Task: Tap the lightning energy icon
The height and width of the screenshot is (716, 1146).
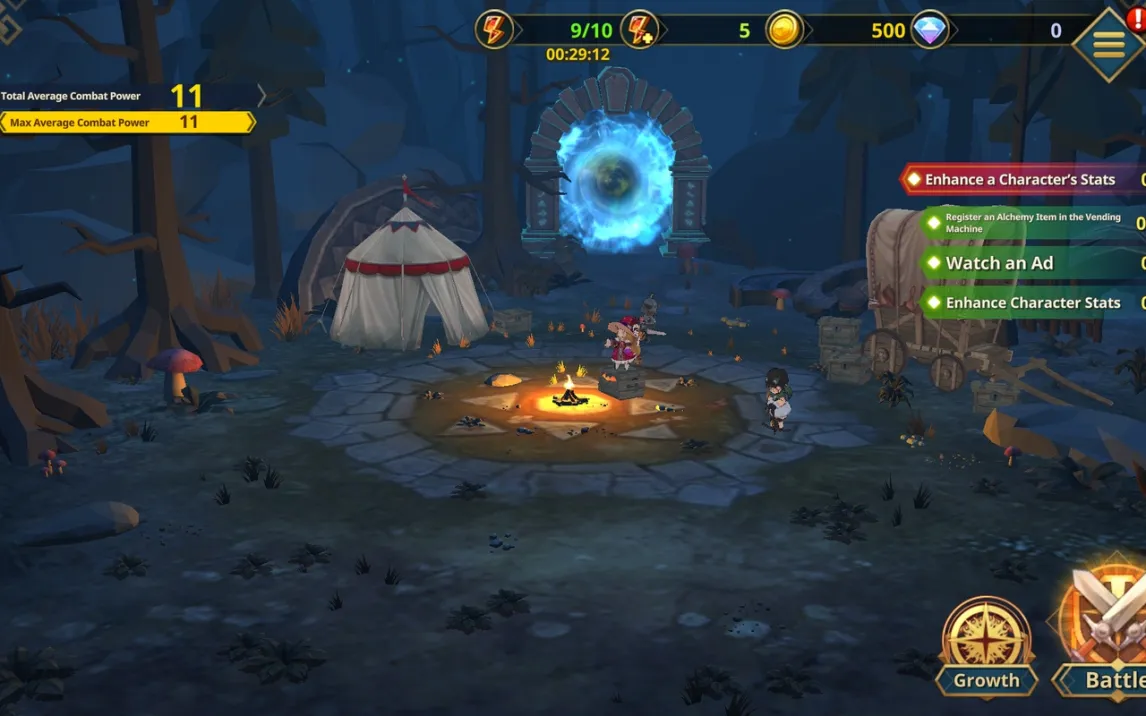Action: [495, 30]
